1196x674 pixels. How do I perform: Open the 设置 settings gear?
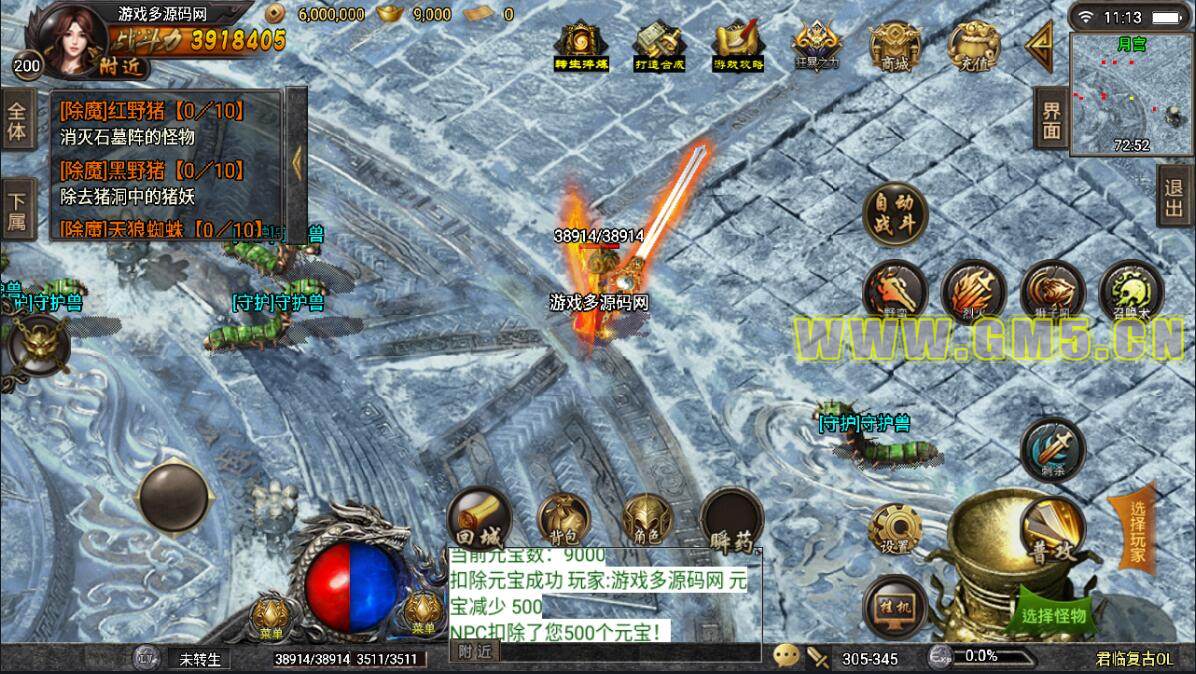tap(895, 531)
